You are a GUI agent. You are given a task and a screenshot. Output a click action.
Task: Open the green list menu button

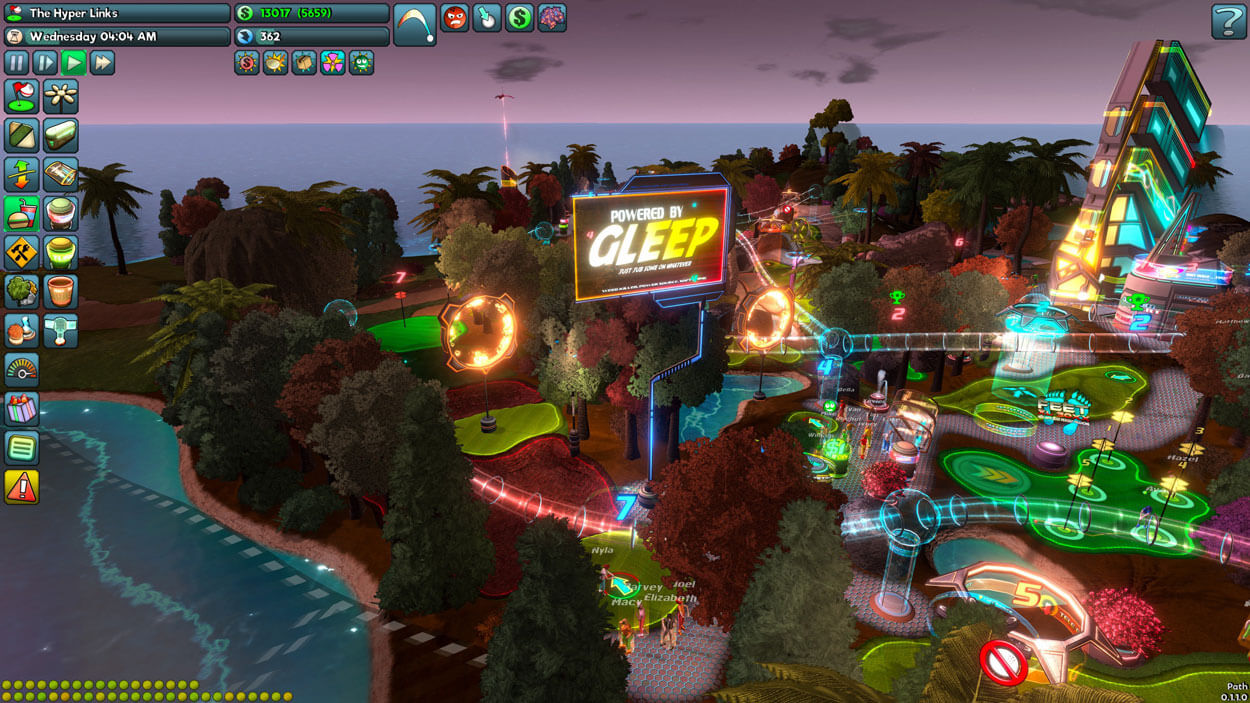tap(21, 447)
